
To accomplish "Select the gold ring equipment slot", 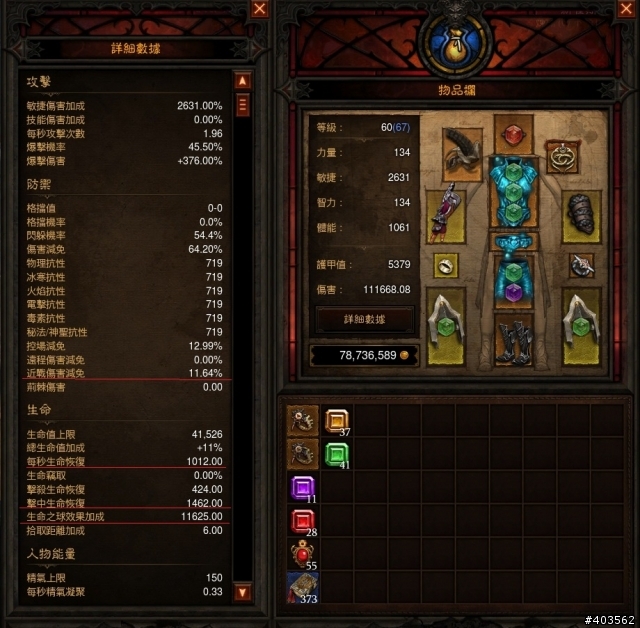I will click(446, 265).
